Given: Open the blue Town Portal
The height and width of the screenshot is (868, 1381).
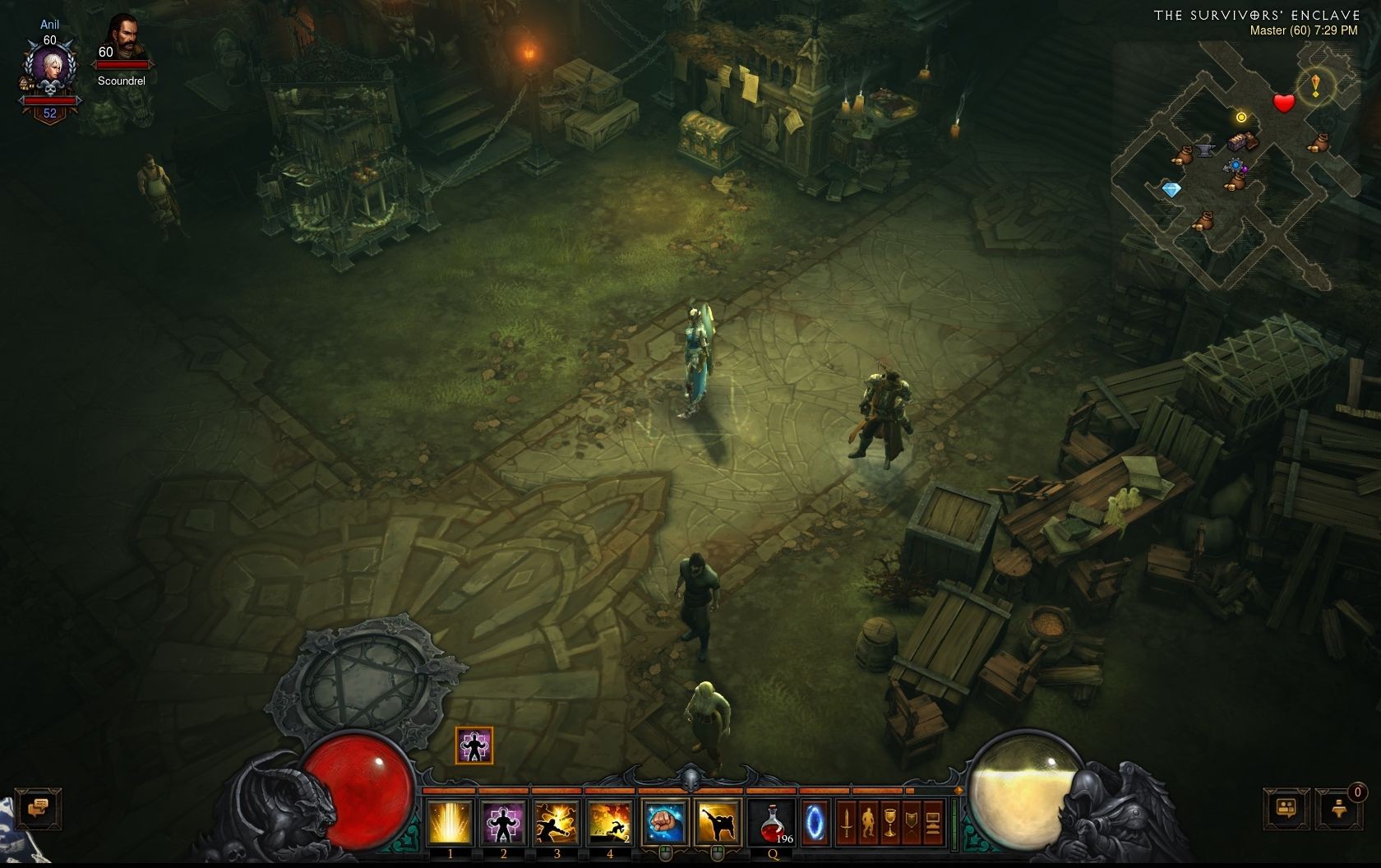Looking at the screenshot, I should (x=815, y=822).
